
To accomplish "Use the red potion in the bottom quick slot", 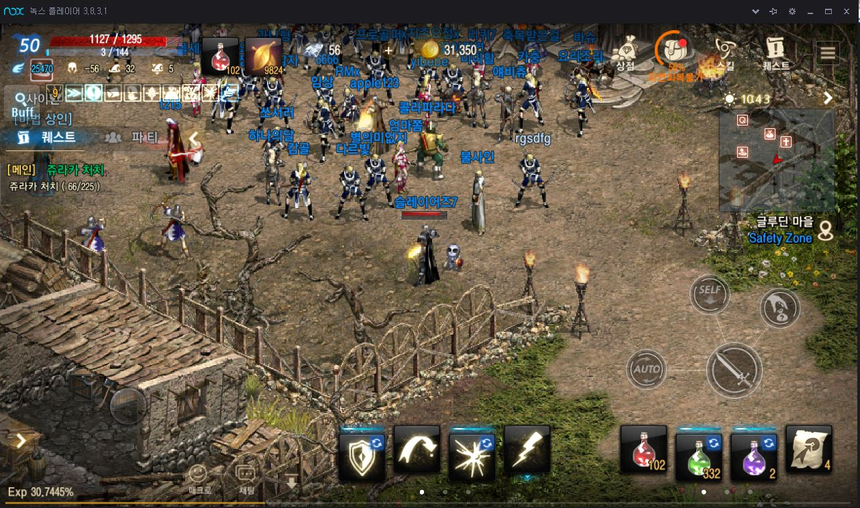I will 643,450.
